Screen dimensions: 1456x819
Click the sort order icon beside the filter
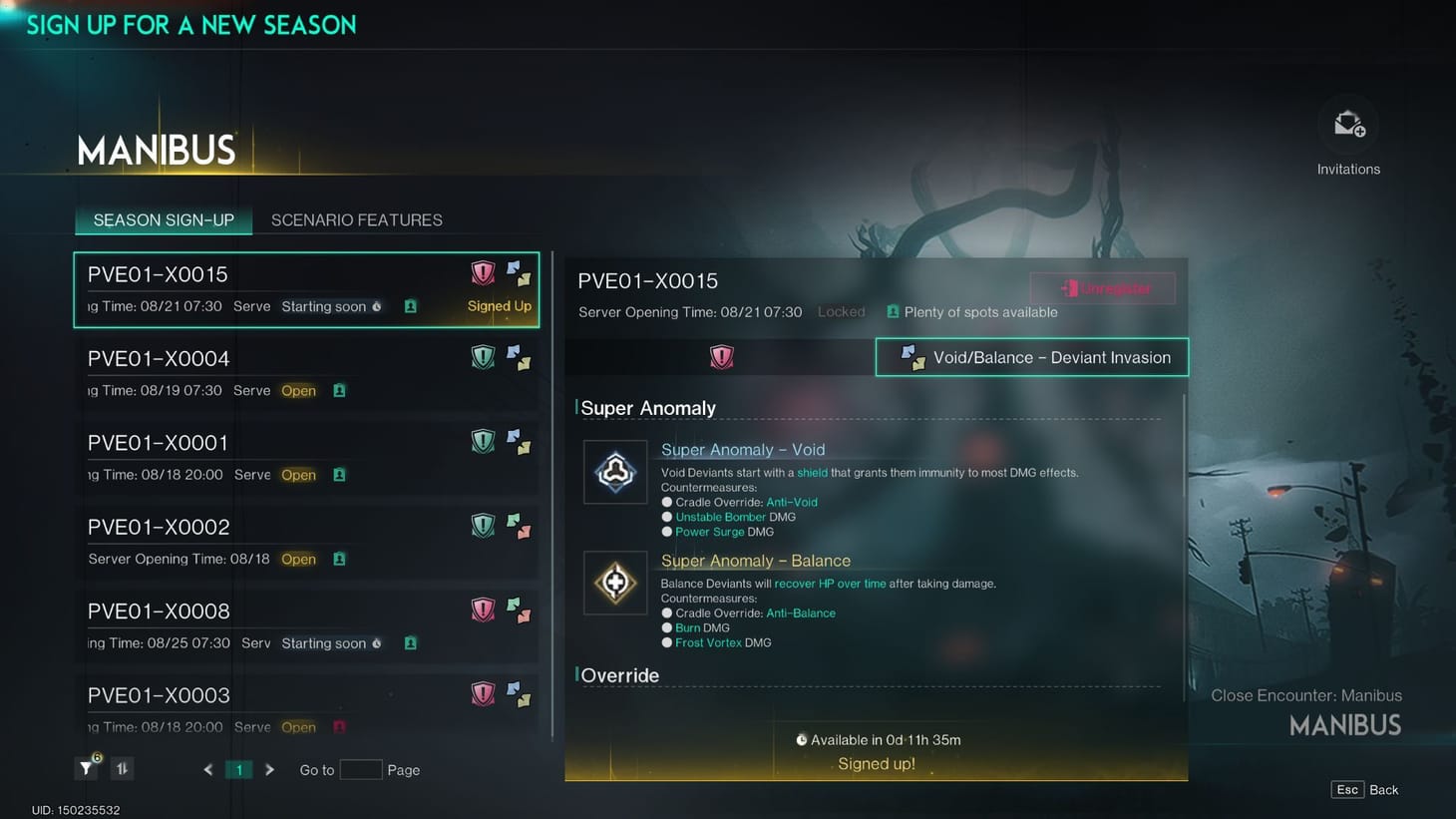121,768
